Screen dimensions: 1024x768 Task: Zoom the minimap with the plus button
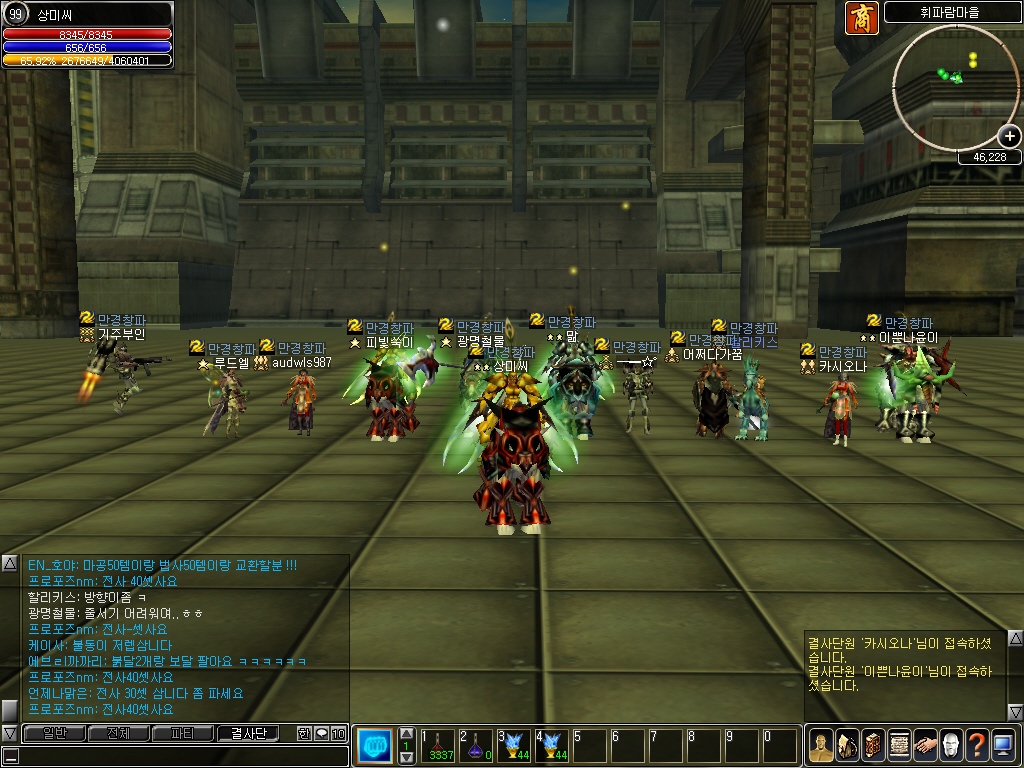[x=1009, y=136]
